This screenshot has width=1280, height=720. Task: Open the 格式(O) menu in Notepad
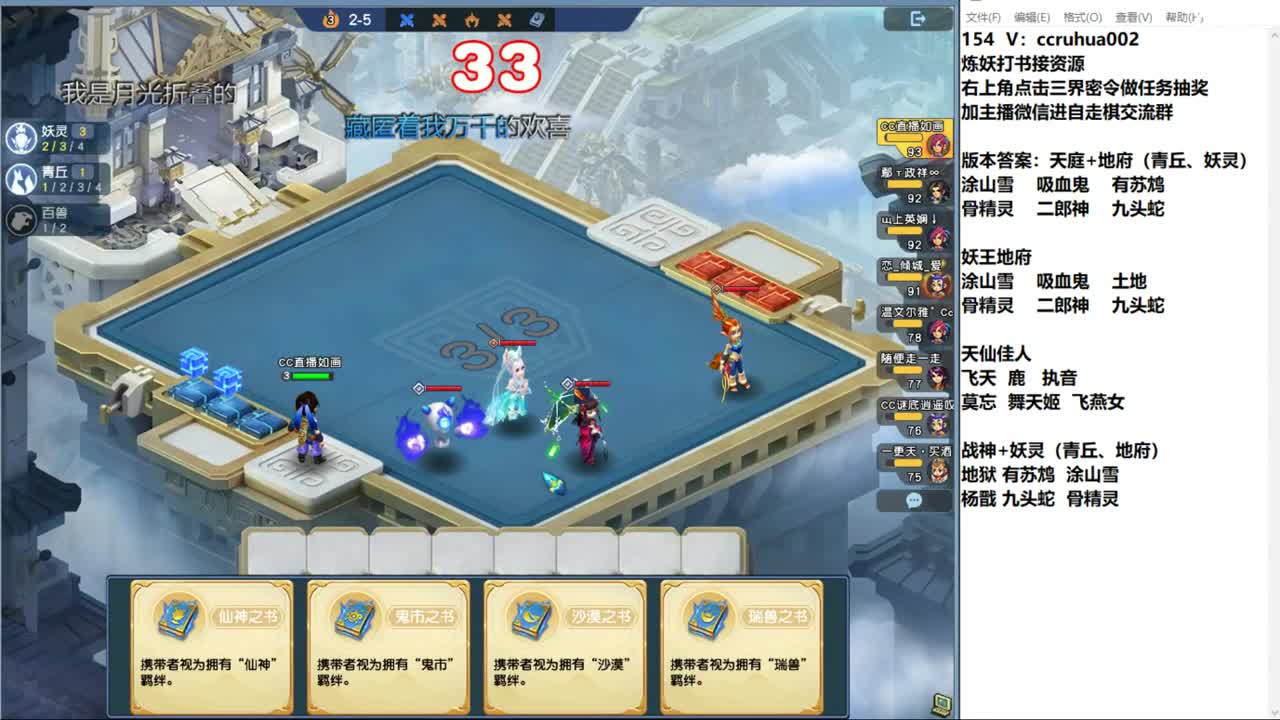point(1083,16)
